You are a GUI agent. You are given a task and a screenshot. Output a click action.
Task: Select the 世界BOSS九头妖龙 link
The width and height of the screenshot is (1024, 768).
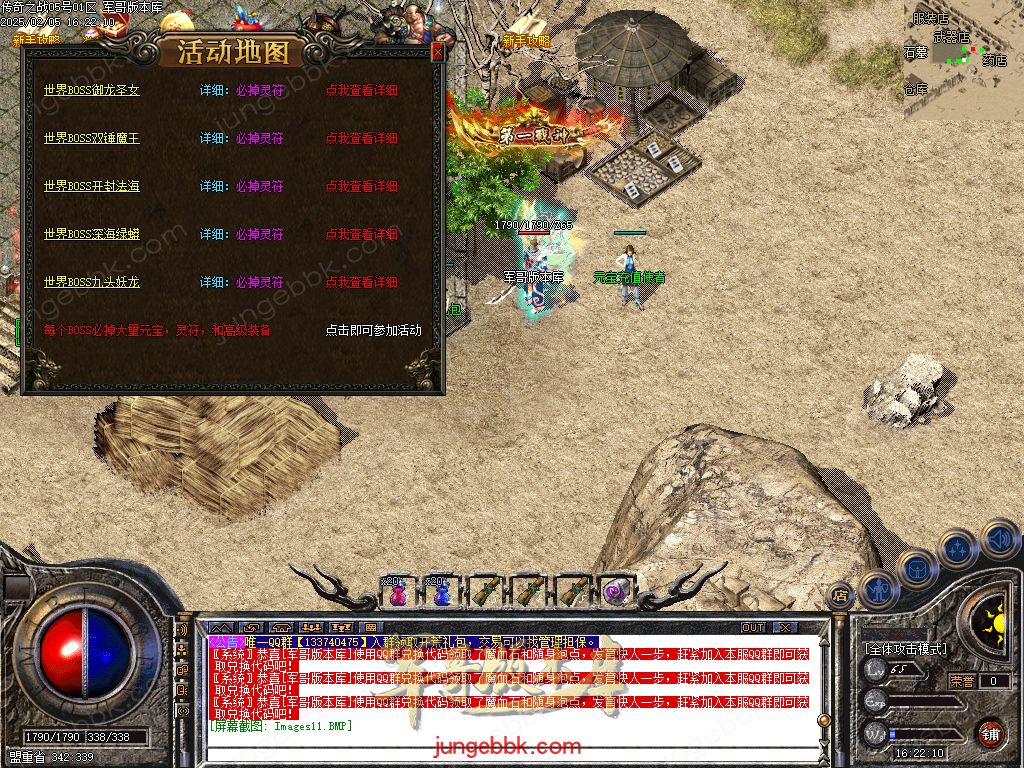coord(92,282)
